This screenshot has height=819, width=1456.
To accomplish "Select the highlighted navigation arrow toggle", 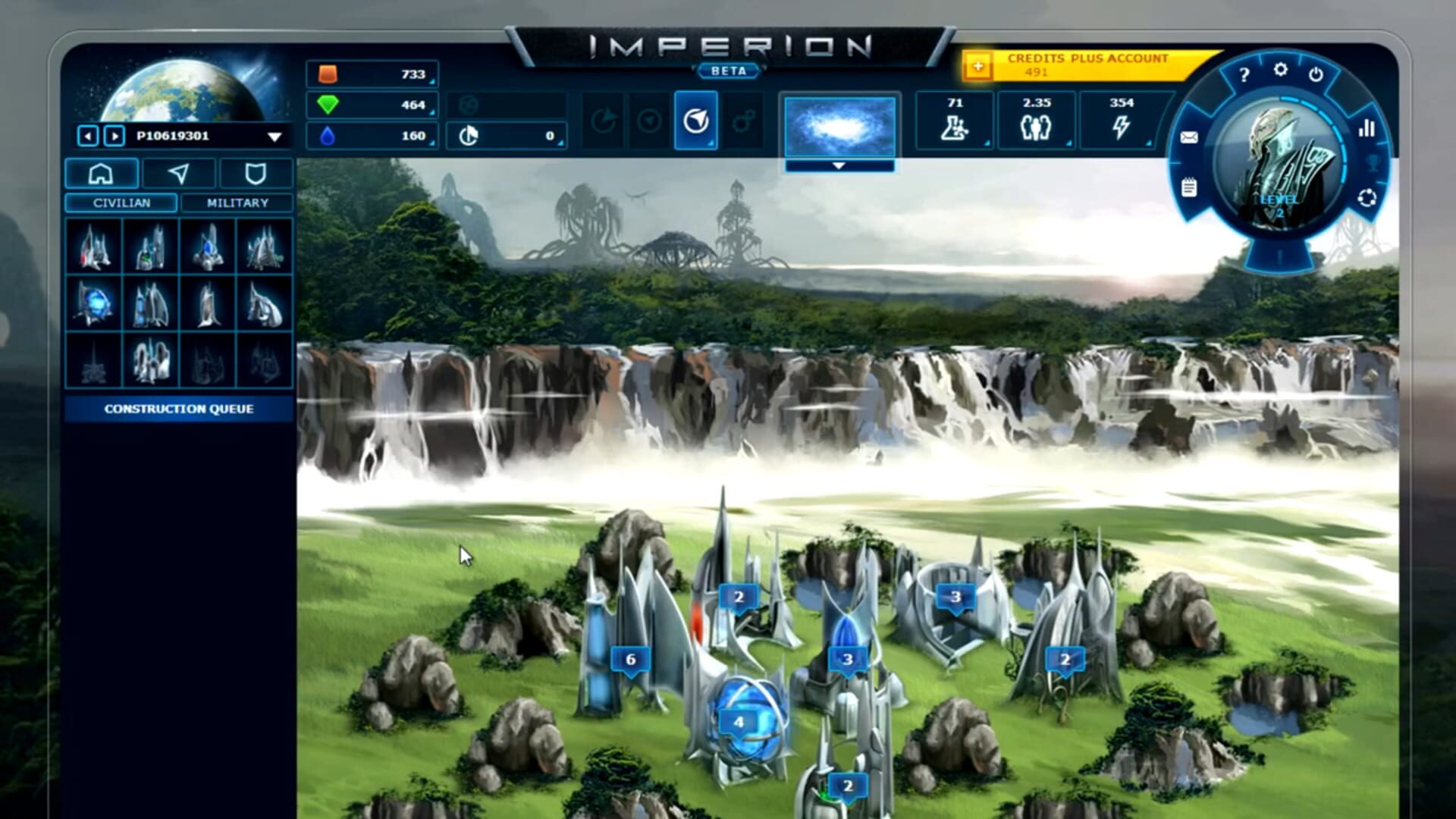I will click(695, 121).
